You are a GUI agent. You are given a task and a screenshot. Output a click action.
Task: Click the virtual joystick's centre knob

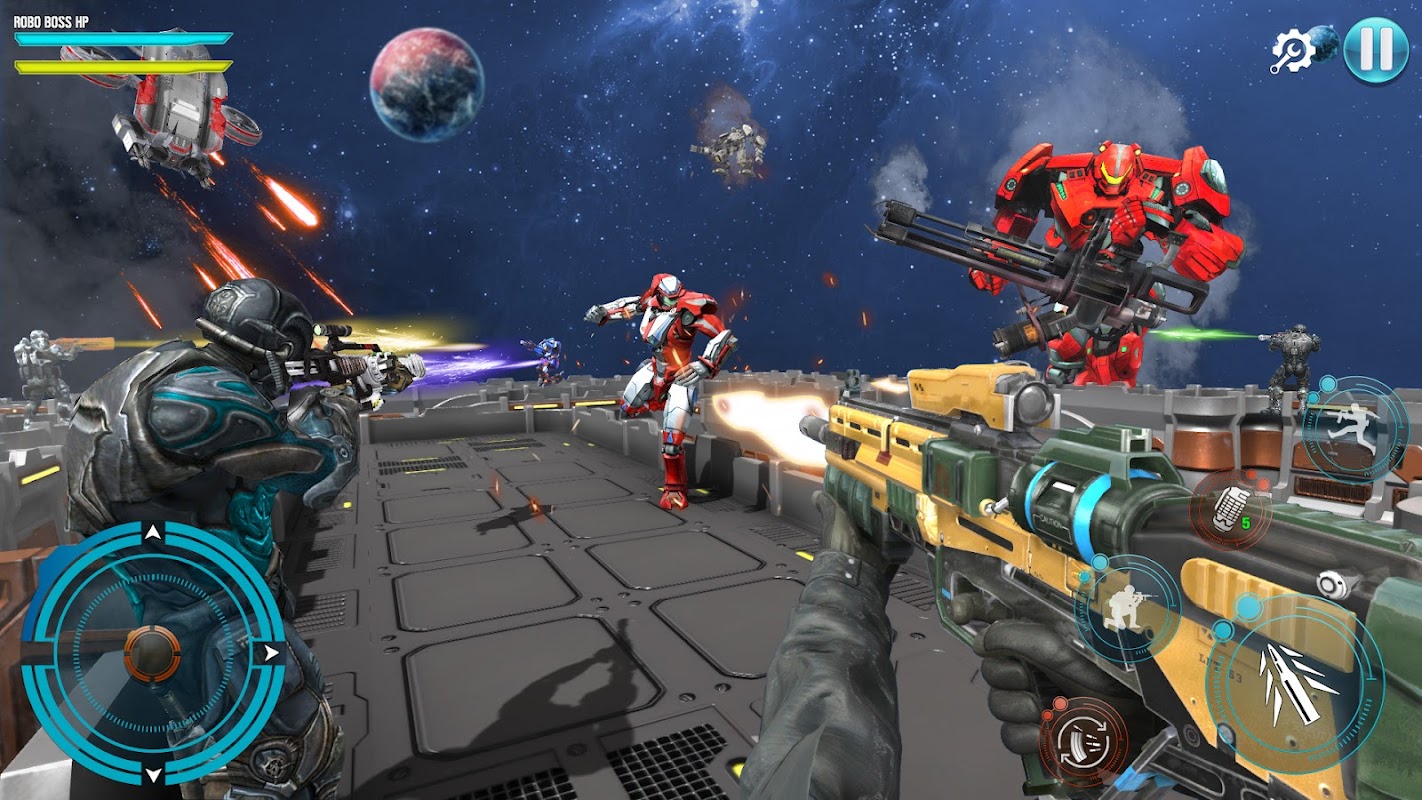coord(153,653)
